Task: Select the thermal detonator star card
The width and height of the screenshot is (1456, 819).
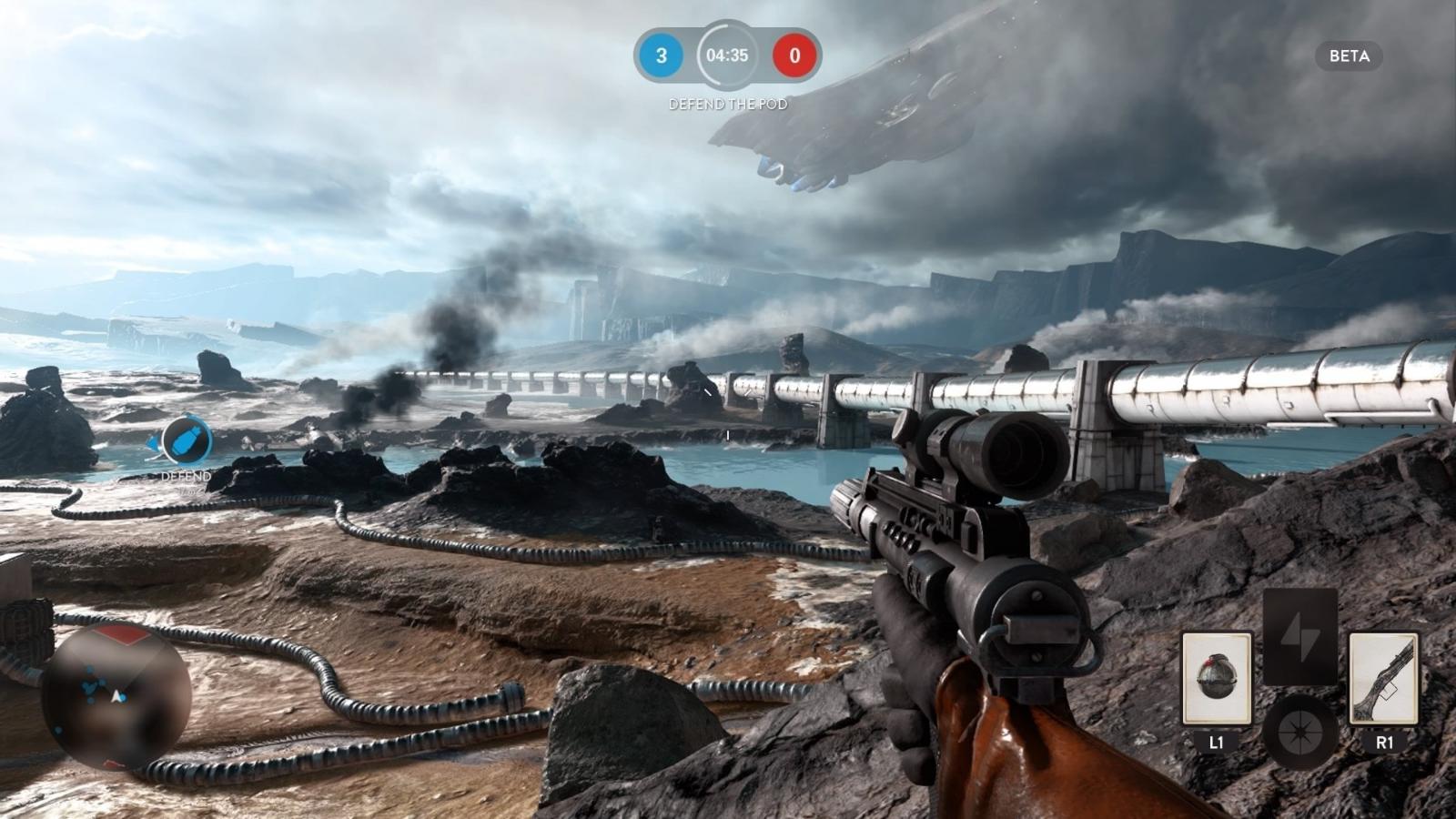Action: 1216,679
